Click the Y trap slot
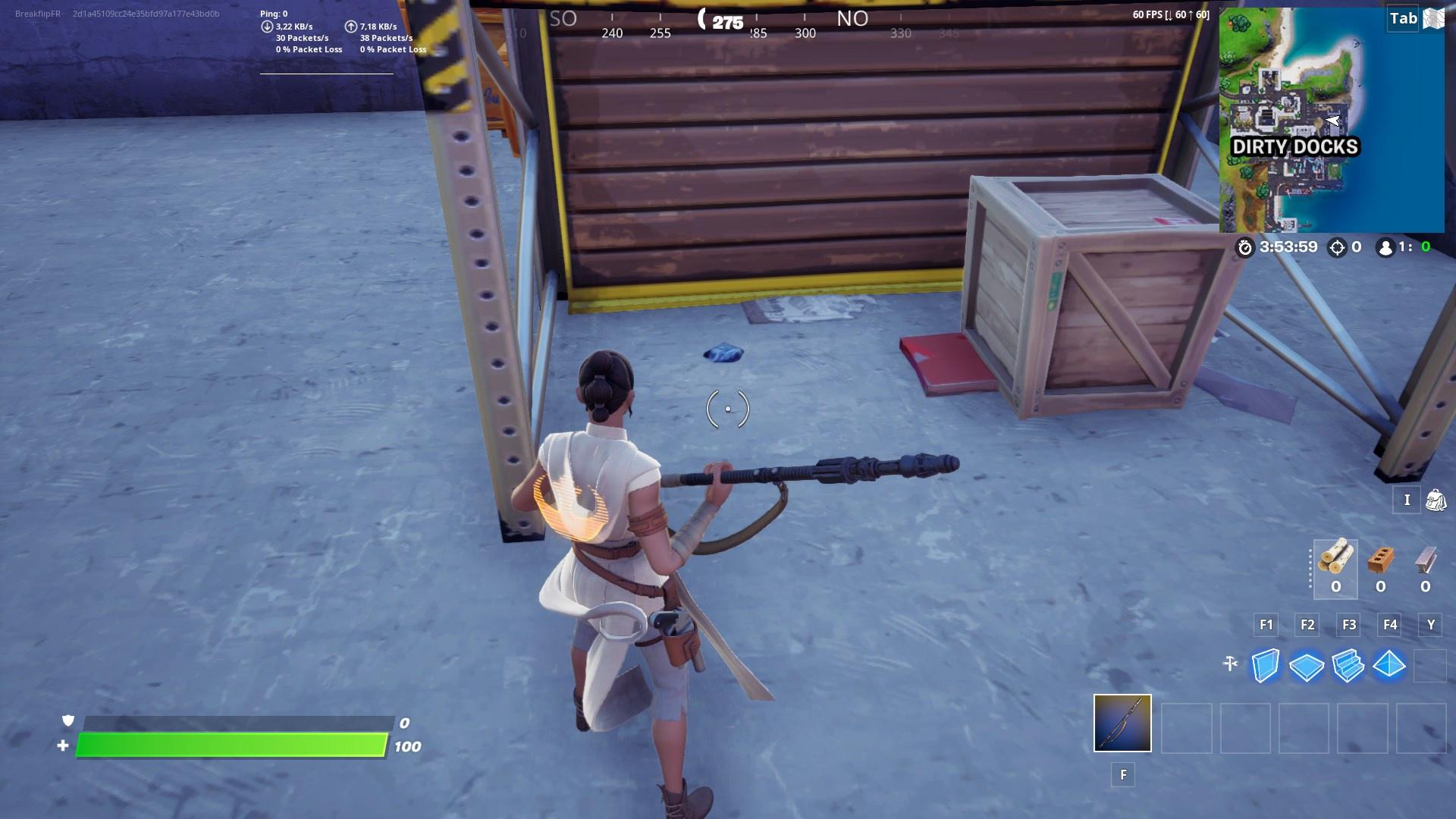Viewport: 1456px width, 819px height. pyautogui.click(x=1430, y=666)
